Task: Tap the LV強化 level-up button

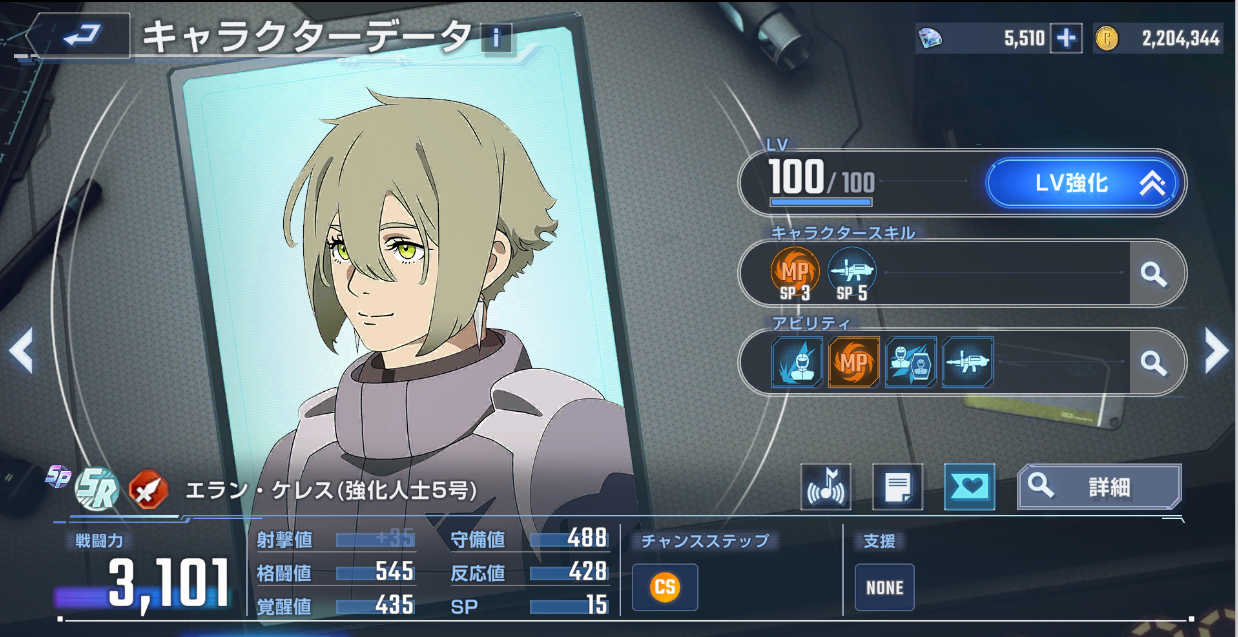Action: [x=1083, y=183]
